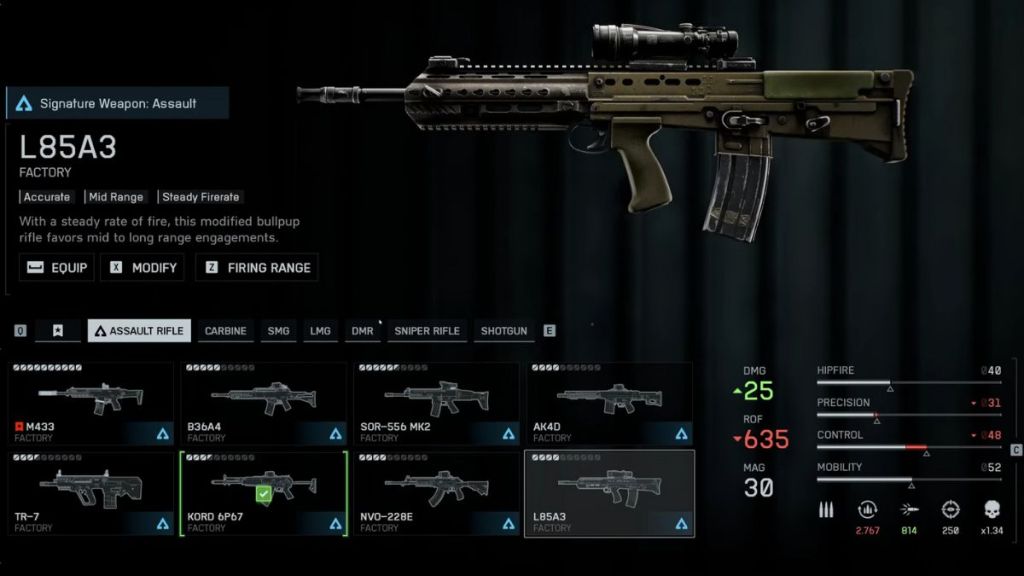The width and height of the screenshot is (1024, 576).
Task: Choose the B36A4 assault rifle
Action: point(263,404)
